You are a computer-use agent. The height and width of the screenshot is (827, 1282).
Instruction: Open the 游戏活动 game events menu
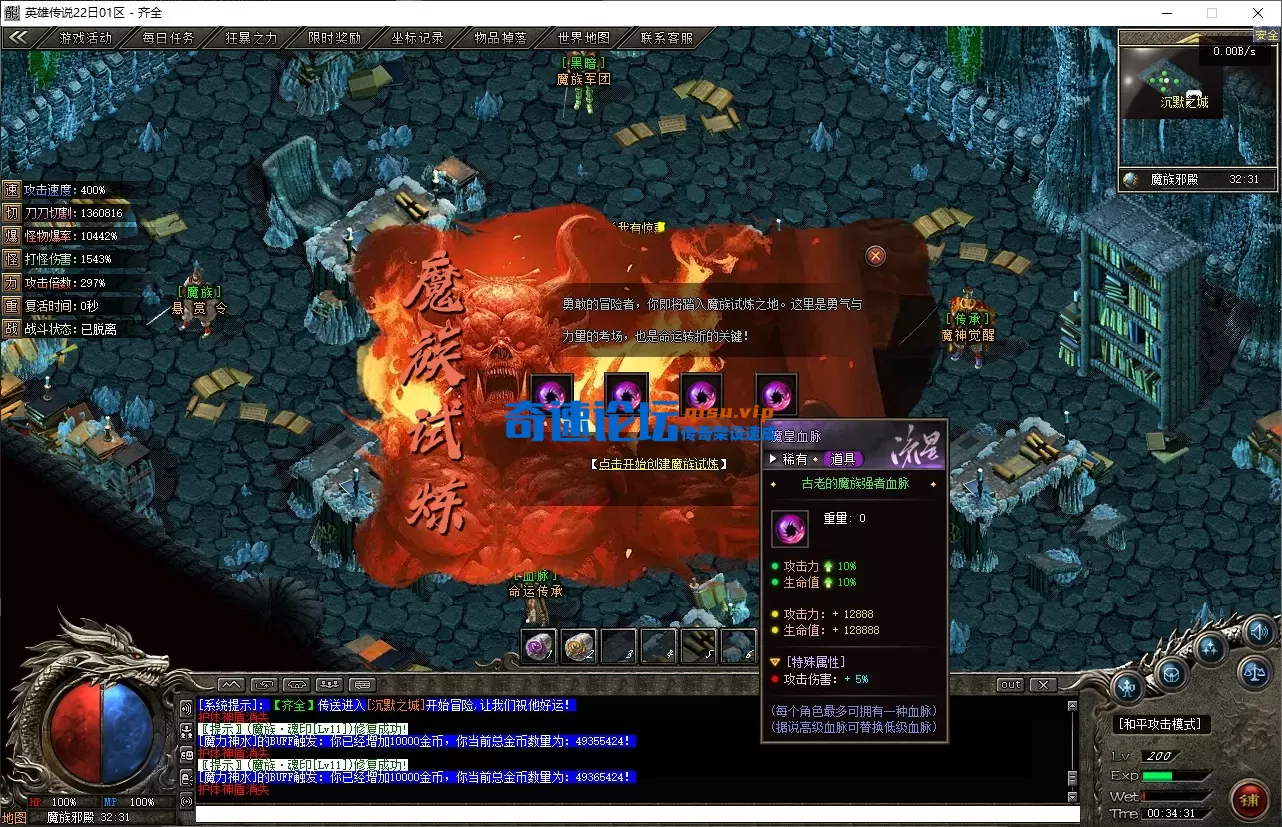click(86, 38)
